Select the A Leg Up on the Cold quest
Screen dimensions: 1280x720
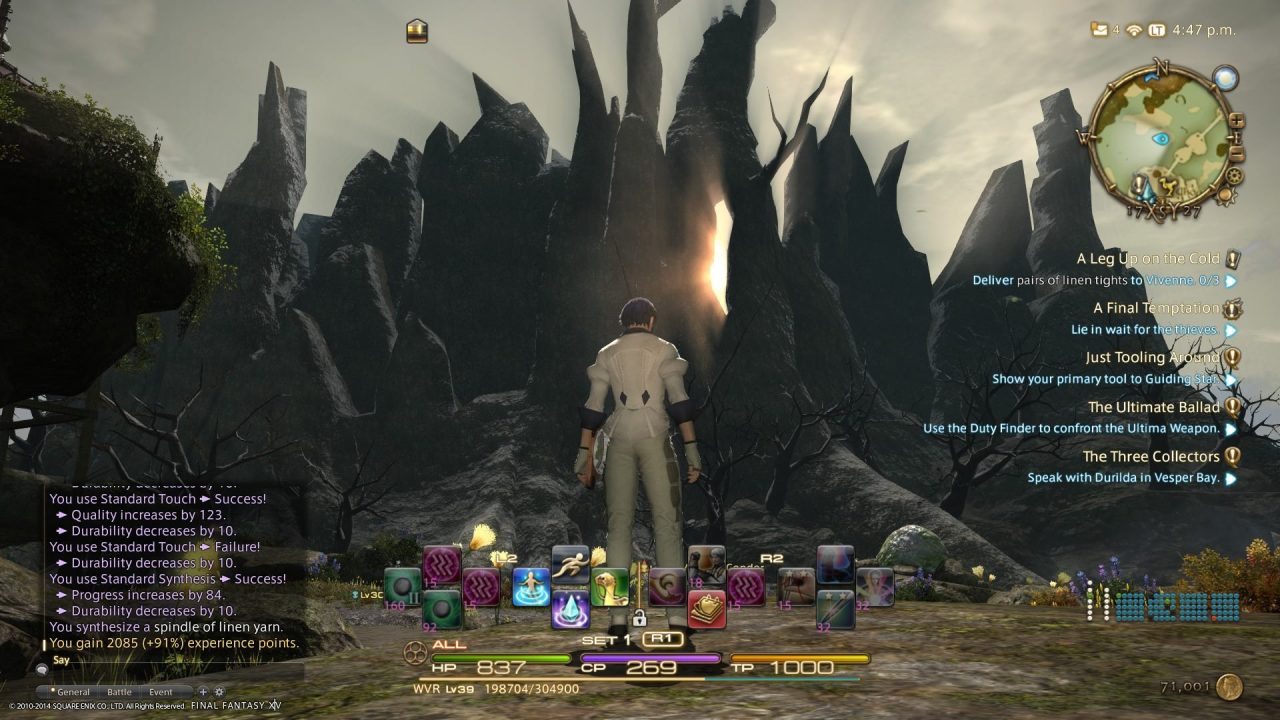1148,259
